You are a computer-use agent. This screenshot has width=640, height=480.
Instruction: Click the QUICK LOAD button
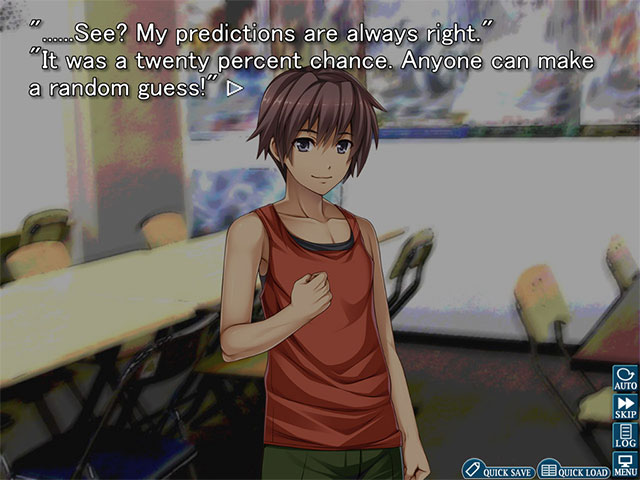pyautogui.click(x=574, y=469)
